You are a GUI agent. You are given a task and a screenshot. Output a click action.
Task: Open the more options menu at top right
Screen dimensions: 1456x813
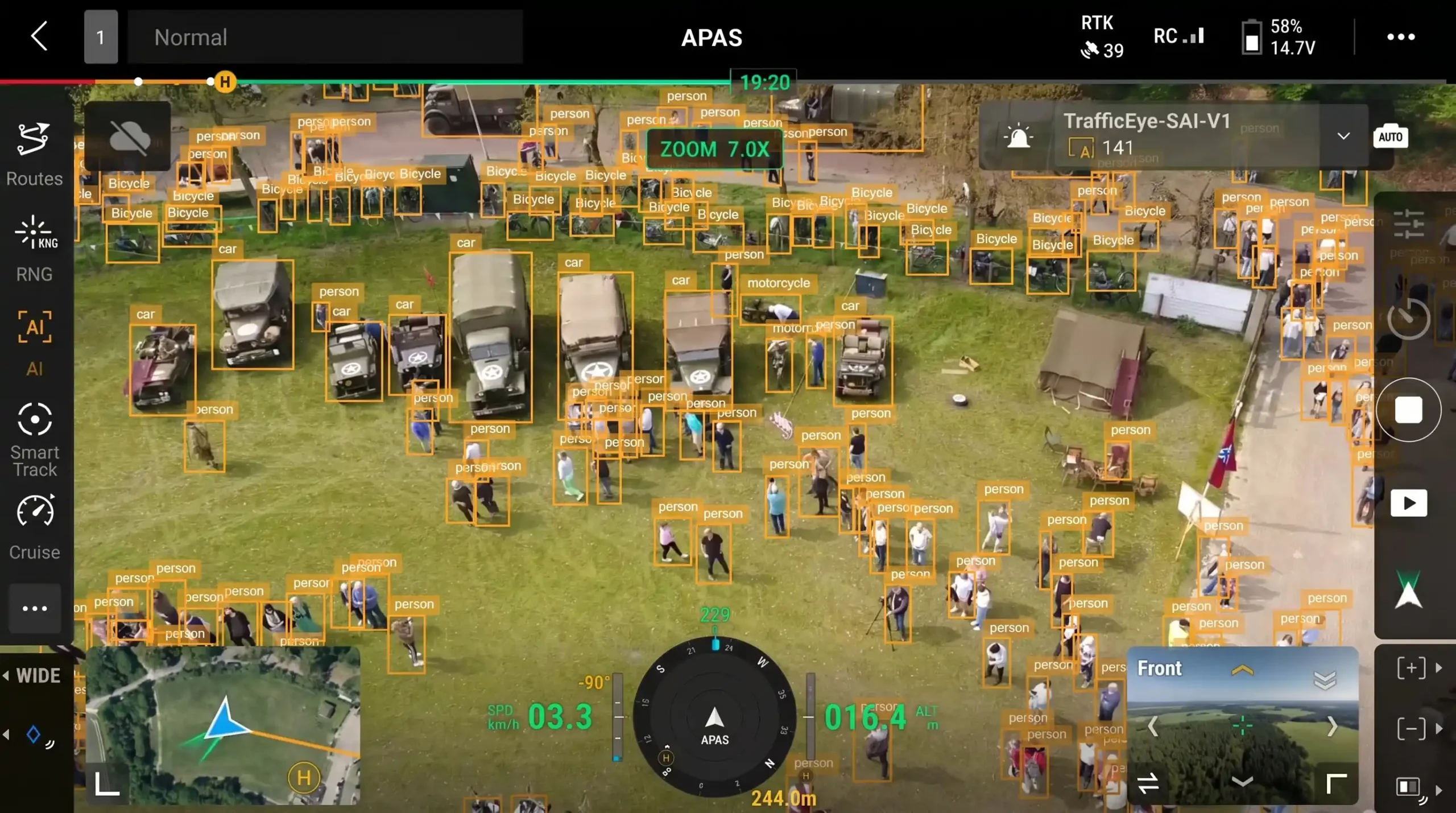coord(1402,37)
